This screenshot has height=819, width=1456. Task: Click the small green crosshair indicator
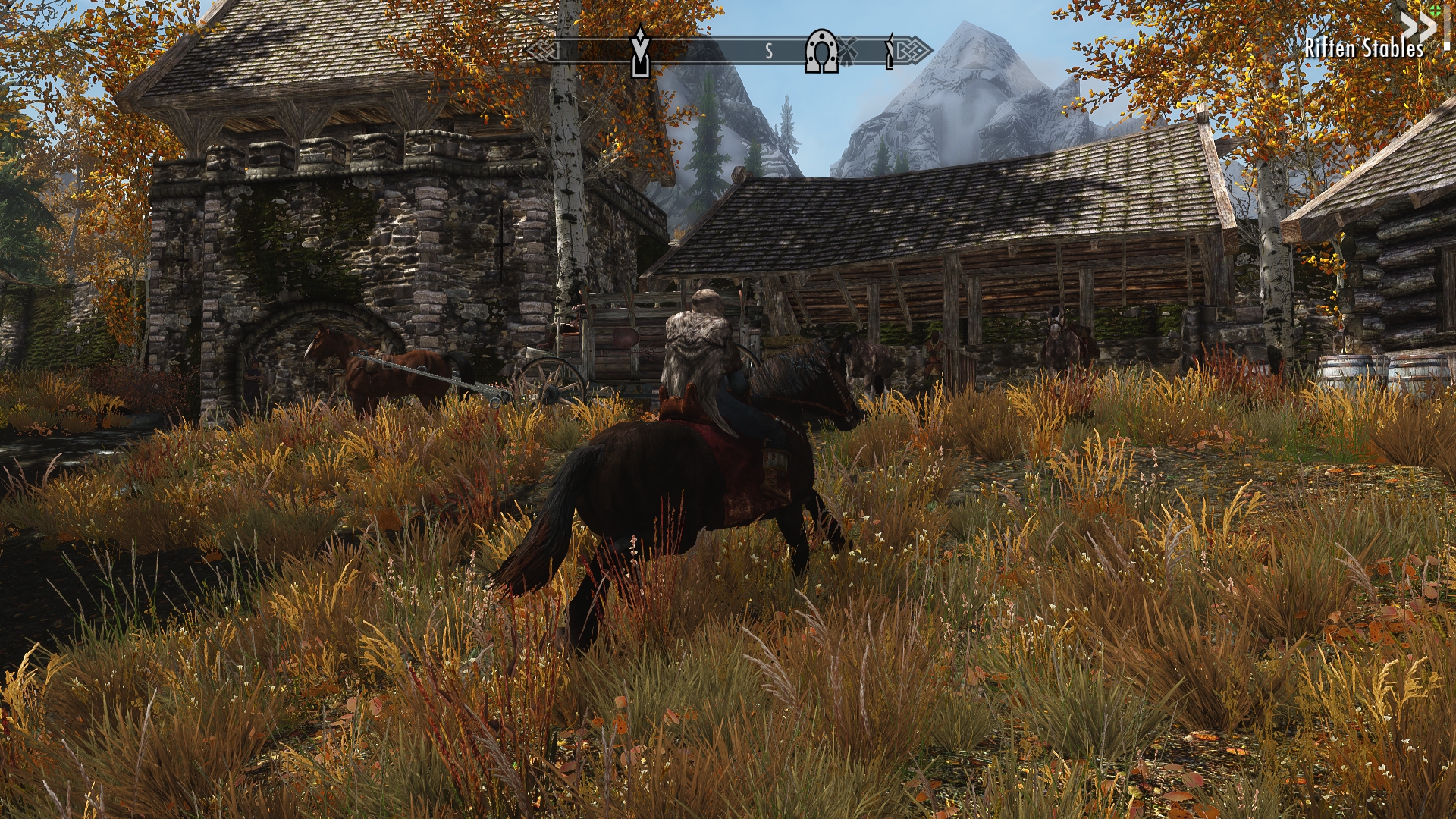tap(1436, 10)
